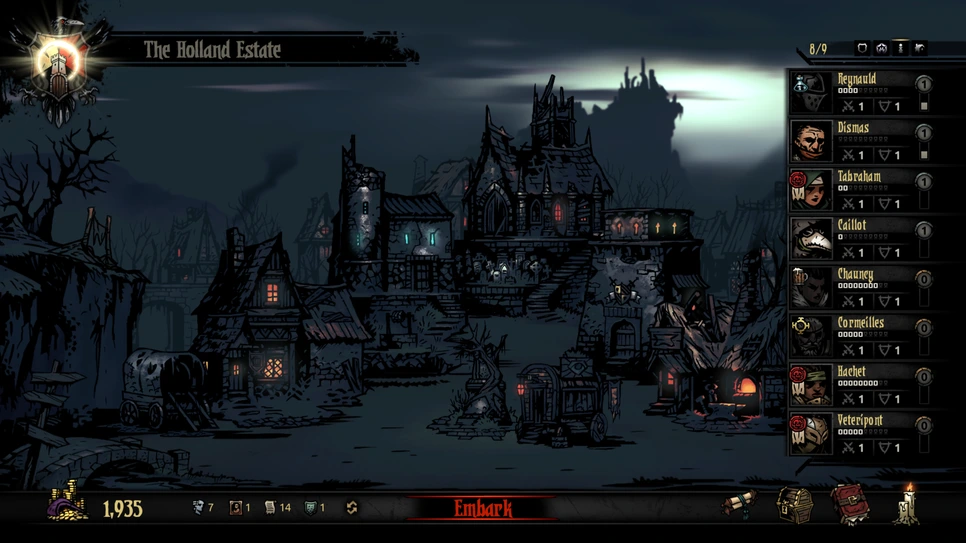
Task: Open the red journal book
Action: (x=849, y=504)
